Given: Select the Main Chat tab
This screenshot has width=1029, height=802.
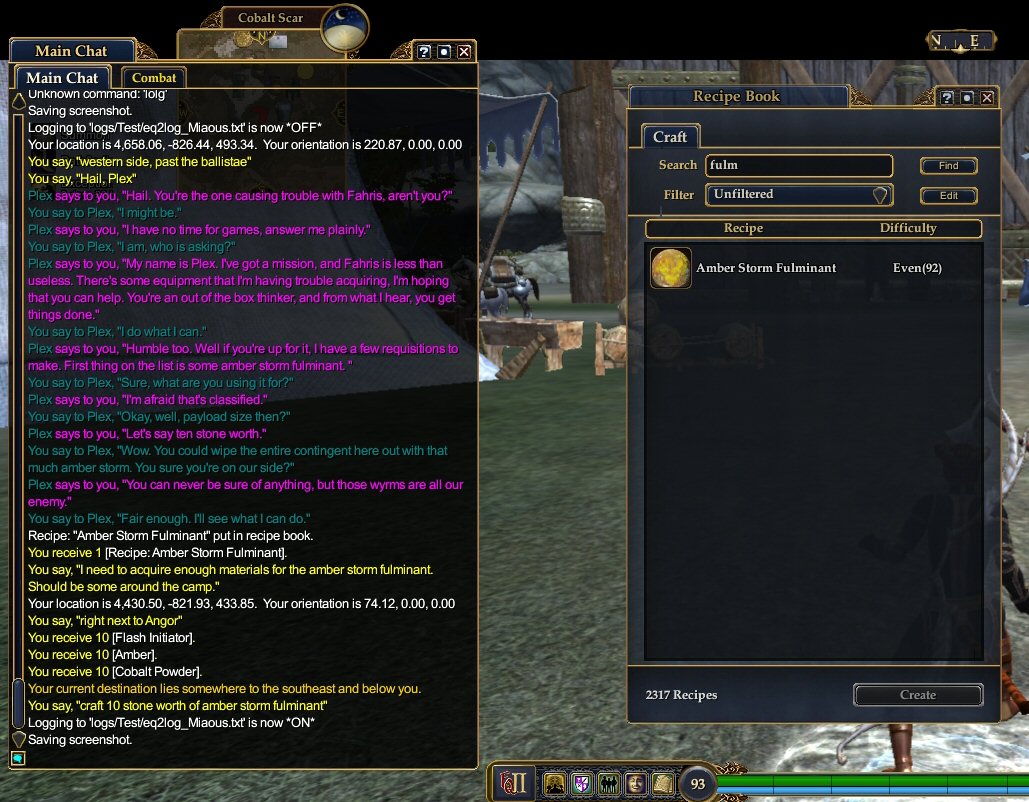Looking at the screenshot, I should coord(62,78).
